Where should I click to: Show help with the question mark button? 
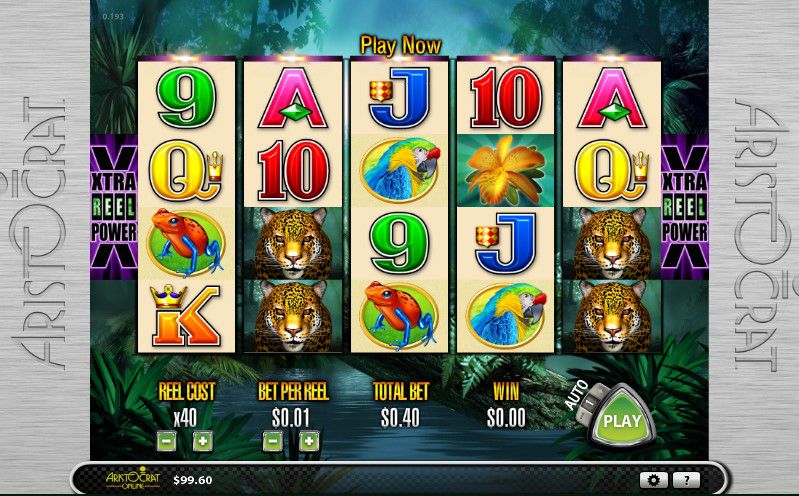(x=685, y=480)
